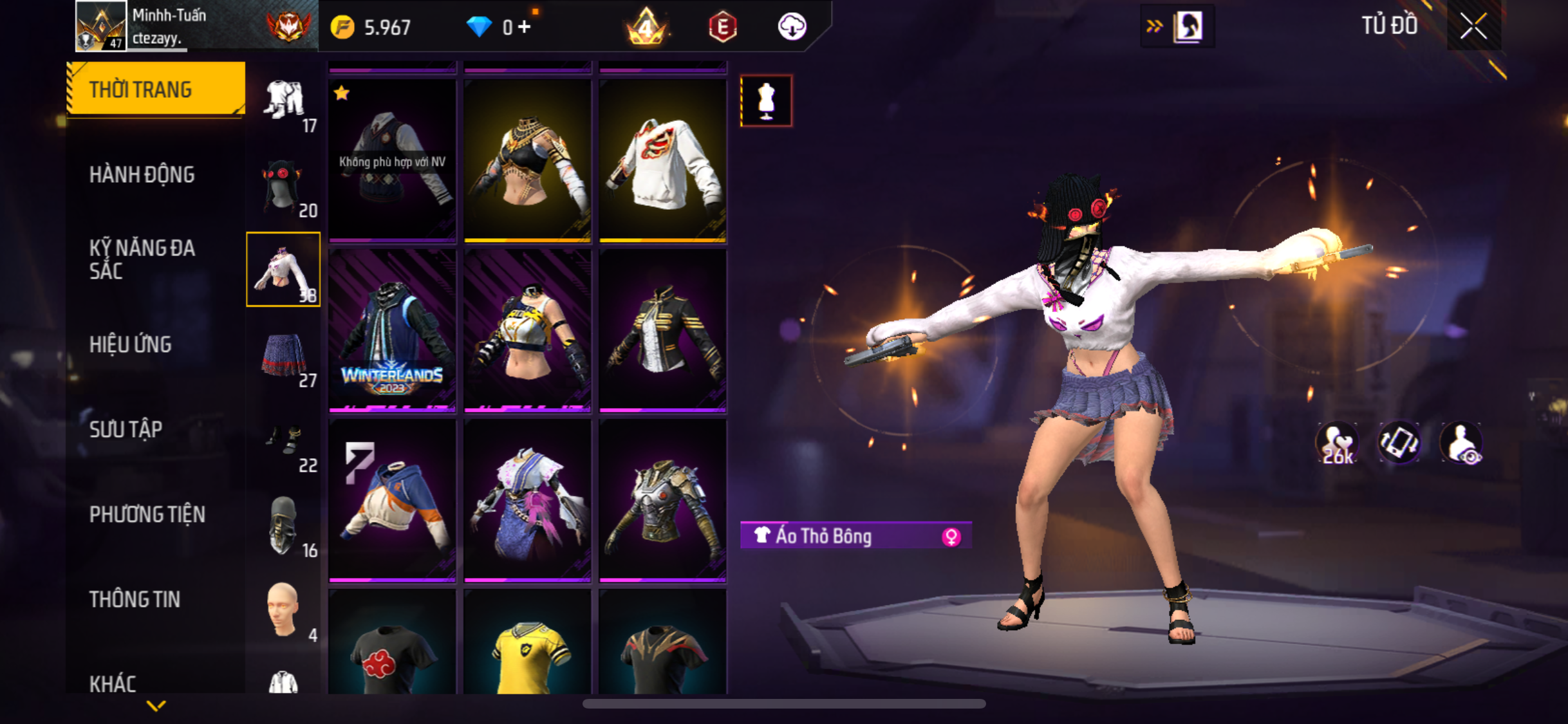Go to the Phương Tiện tab
The height and width of the screenshot is (724, 1568).
point(147,514)
